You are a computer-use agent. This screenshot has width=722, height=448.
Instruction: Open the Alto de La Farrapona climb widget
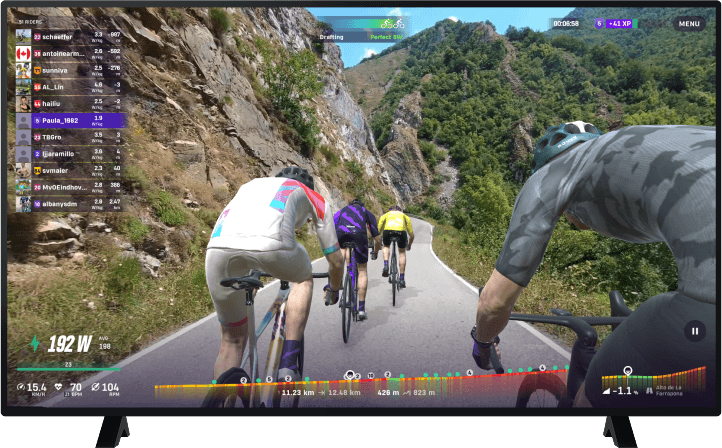[642, 382]
